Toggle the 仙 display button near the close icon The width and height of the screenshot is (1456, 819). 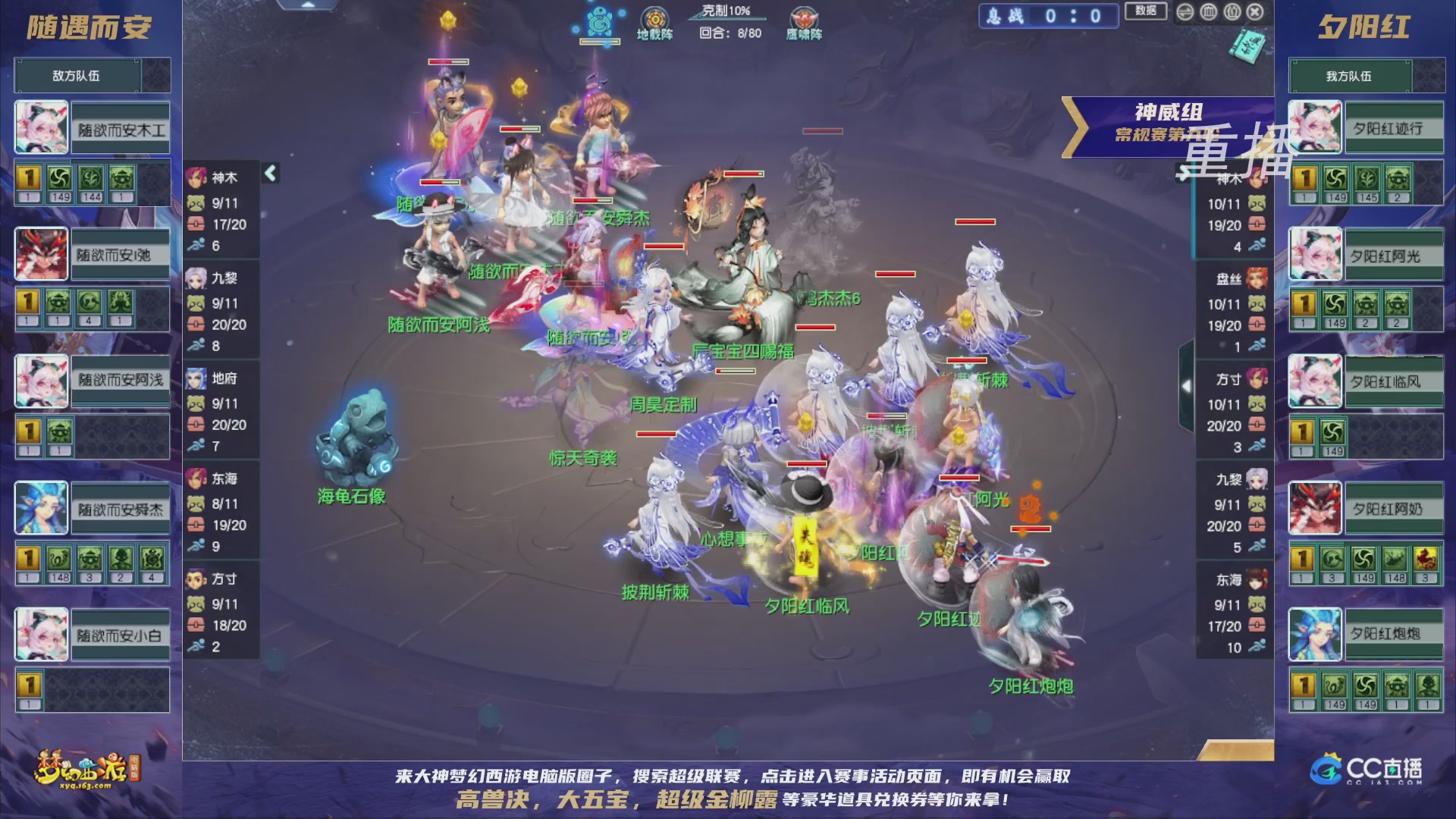(1233, 12)
